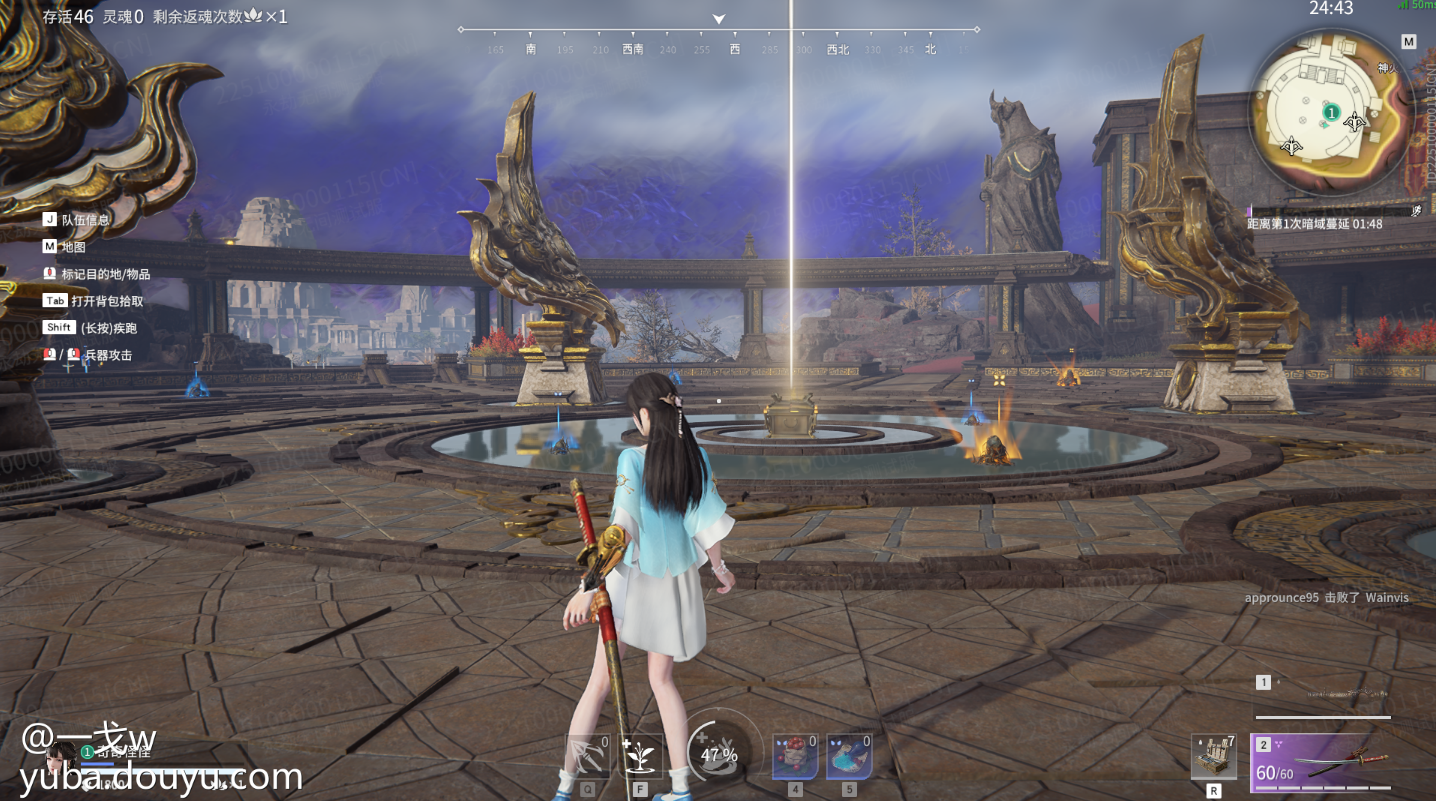Click the green teammate marker on minimap

tap(1331, 114)
